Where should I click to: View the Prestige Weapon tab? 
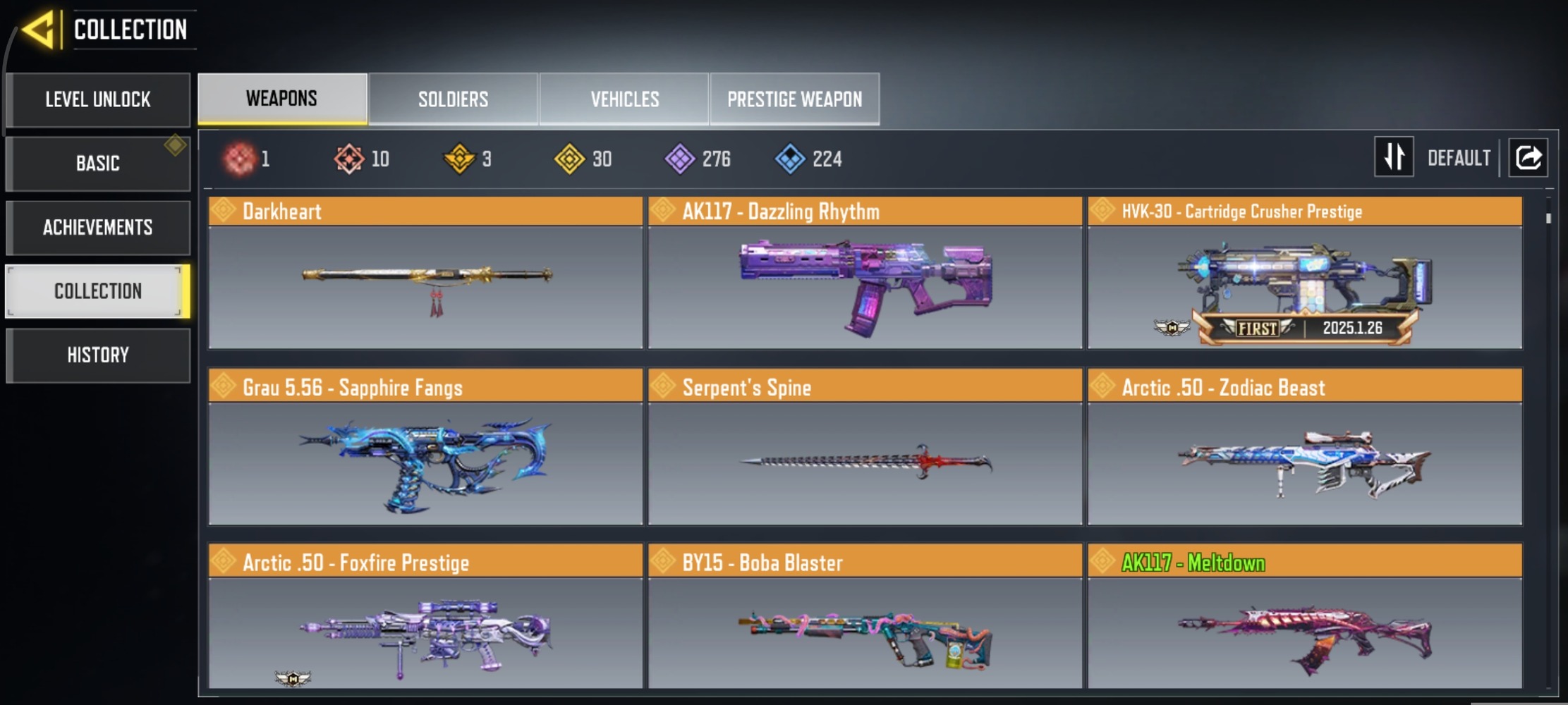[794, 99]
